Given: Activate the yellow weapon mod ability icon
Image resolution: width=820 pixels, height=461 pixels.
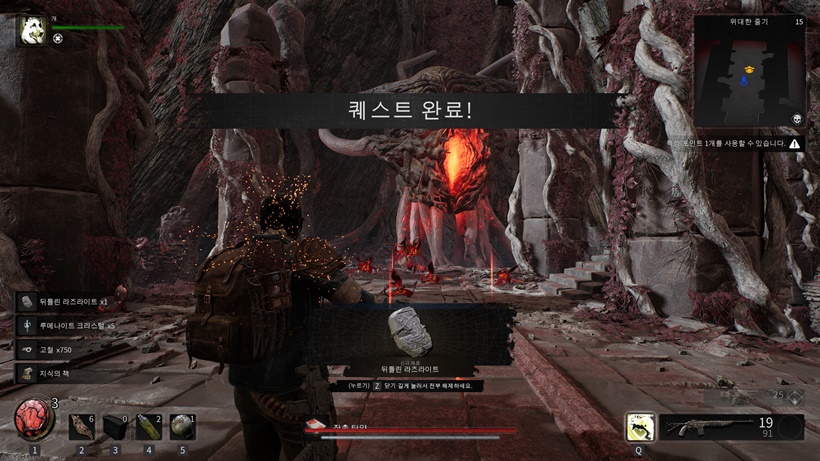Looking at the screenshot, I should tap(640, 427).
